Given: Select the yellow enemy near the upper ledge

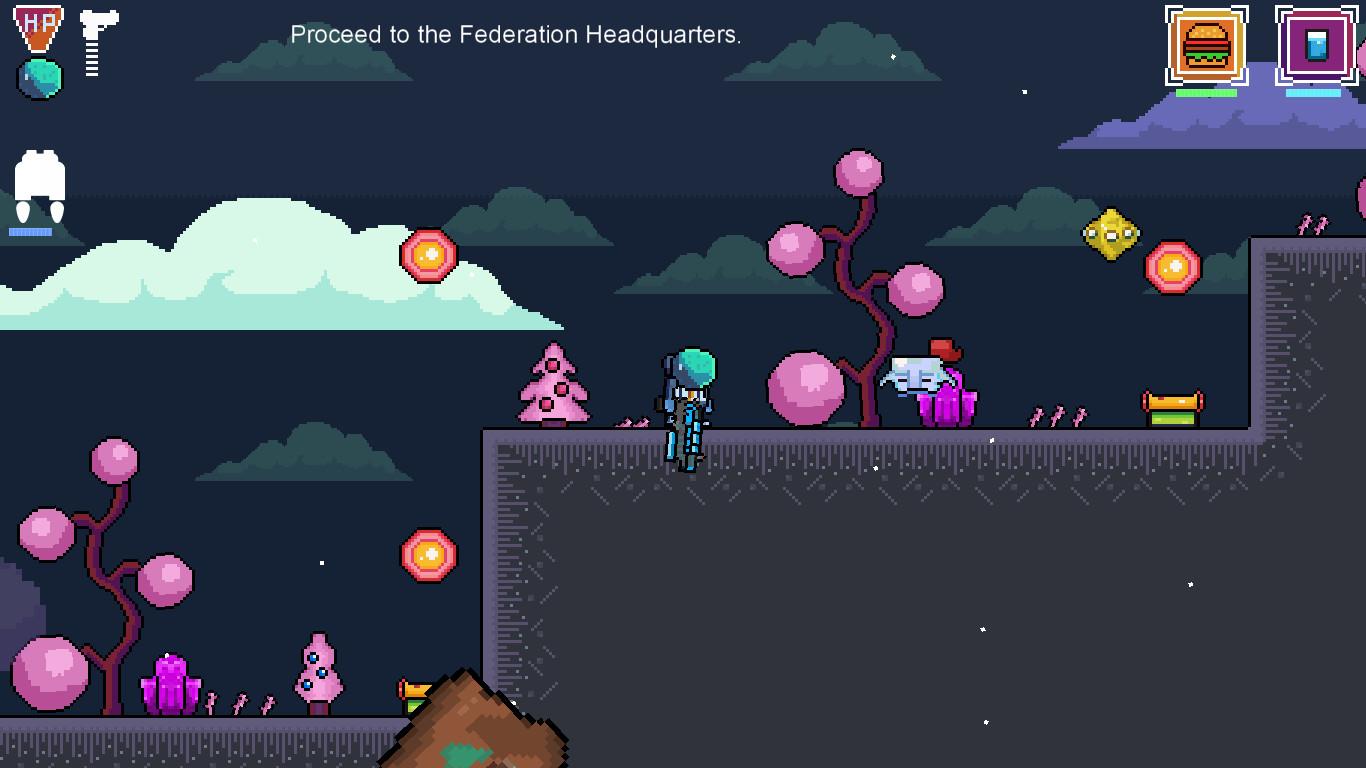Looking at the screenshot, I should point(1113,235).
